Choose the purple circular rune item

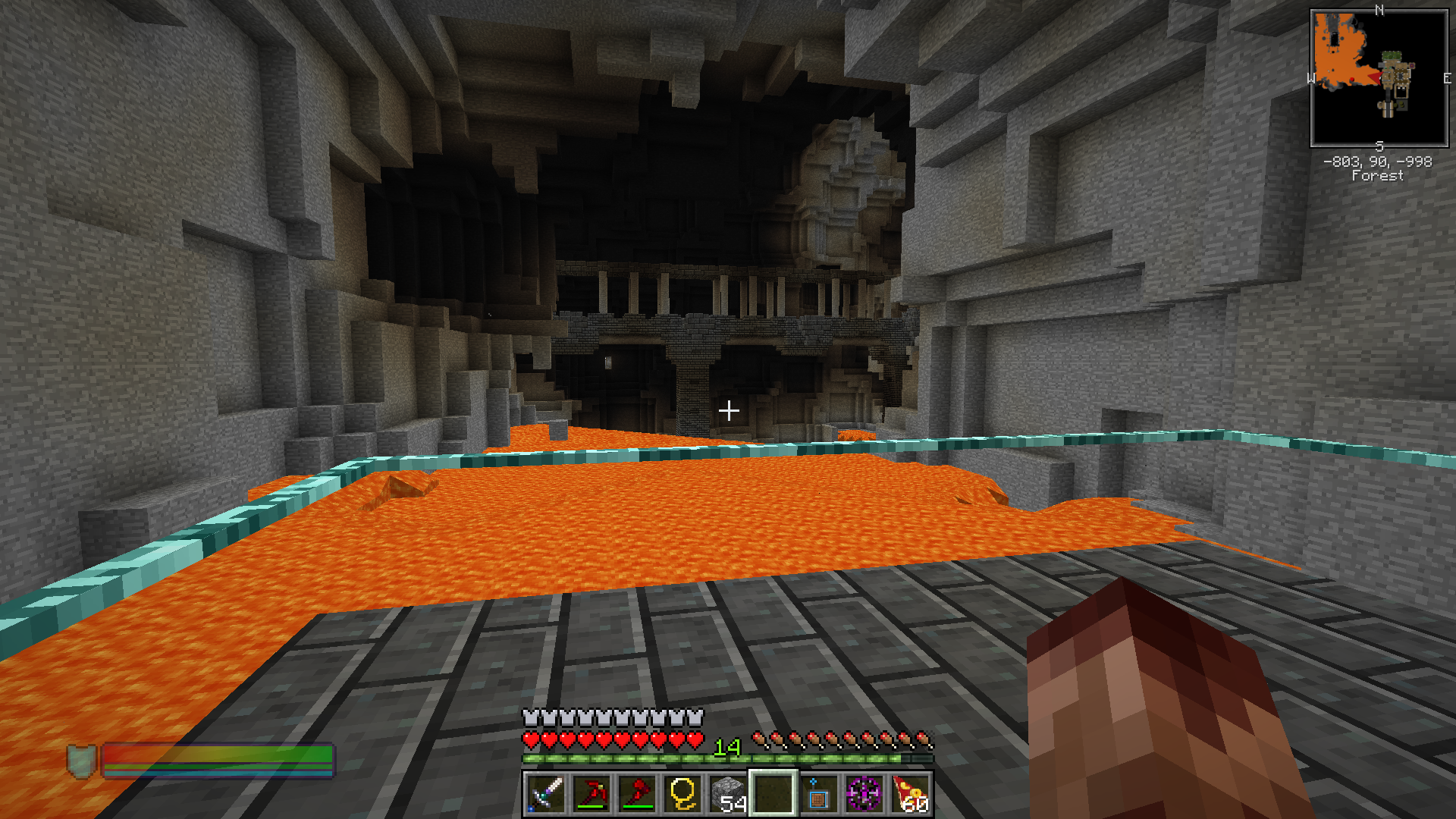coord(864,794)
